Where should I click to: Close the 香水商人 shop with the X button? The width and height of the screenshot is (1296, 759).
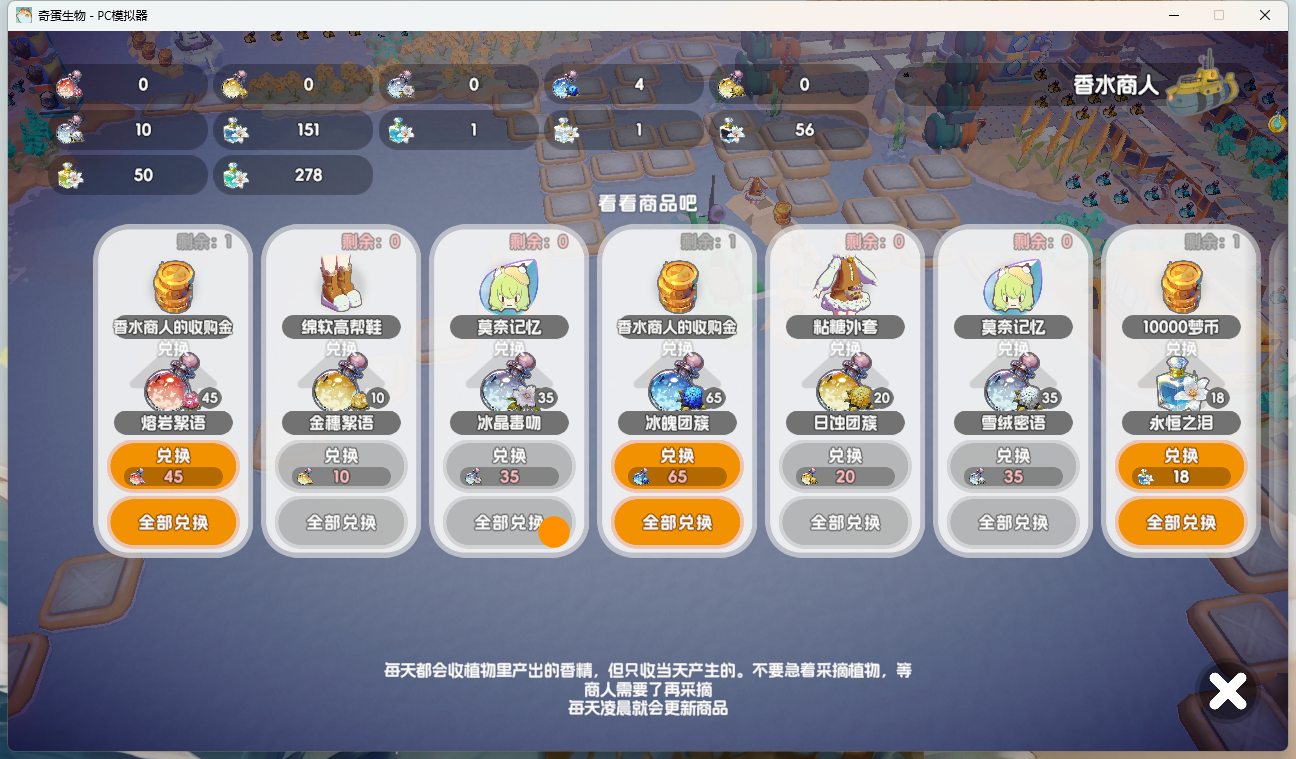(x=1227, y=690)
